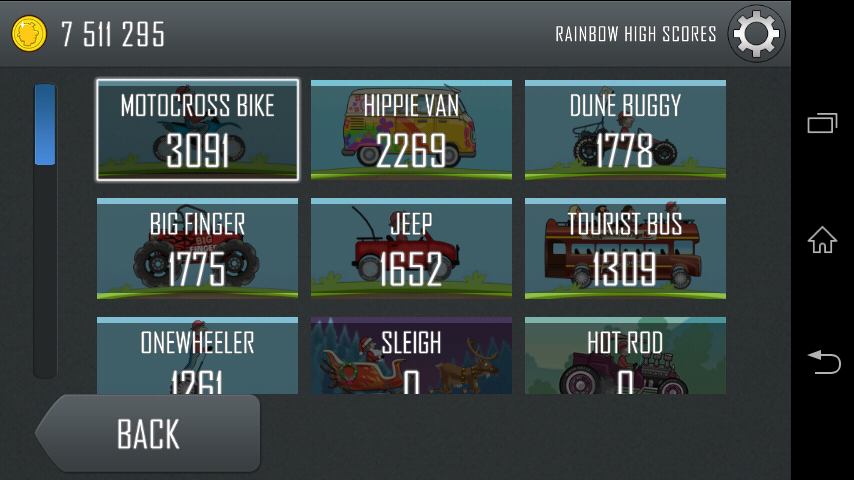This screenshot has width=854, height=480.
Task: Select the Dune Buggy tile
Action: click(x=625, y=130)
